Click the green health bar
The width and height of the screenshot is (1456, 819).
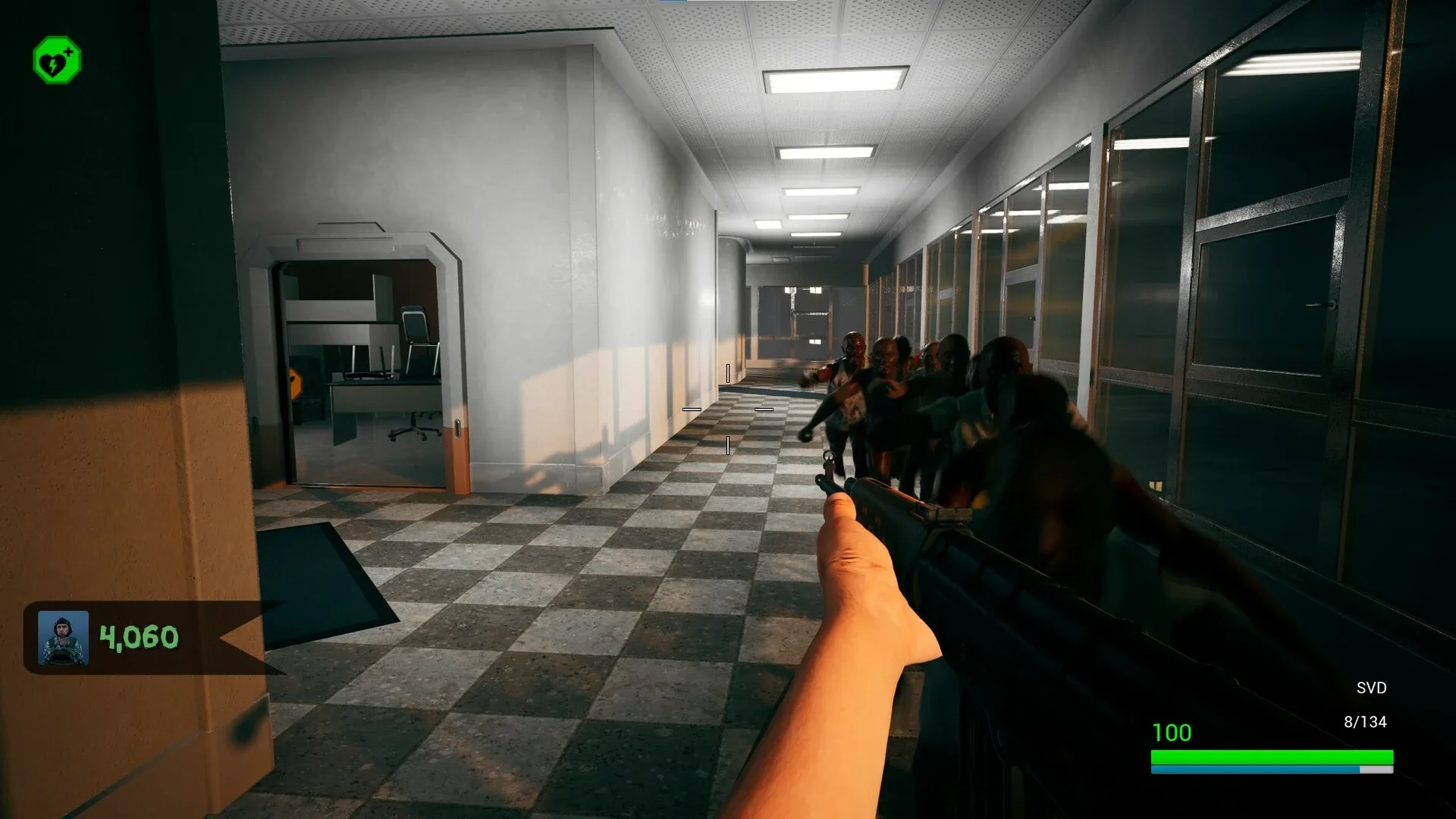1274,757
